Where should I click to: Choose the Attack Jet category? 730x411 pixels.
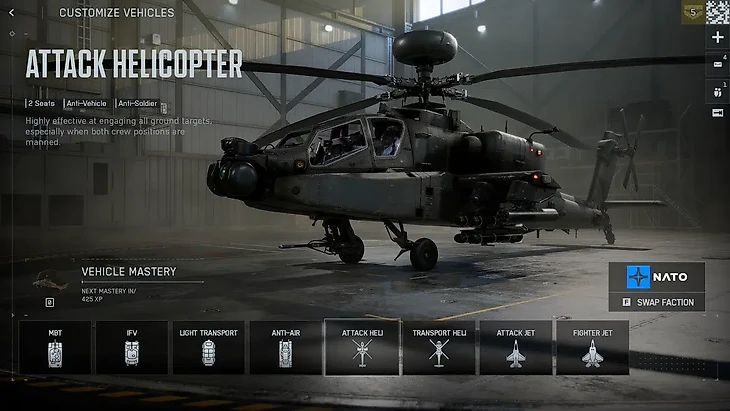click(515, 347)
